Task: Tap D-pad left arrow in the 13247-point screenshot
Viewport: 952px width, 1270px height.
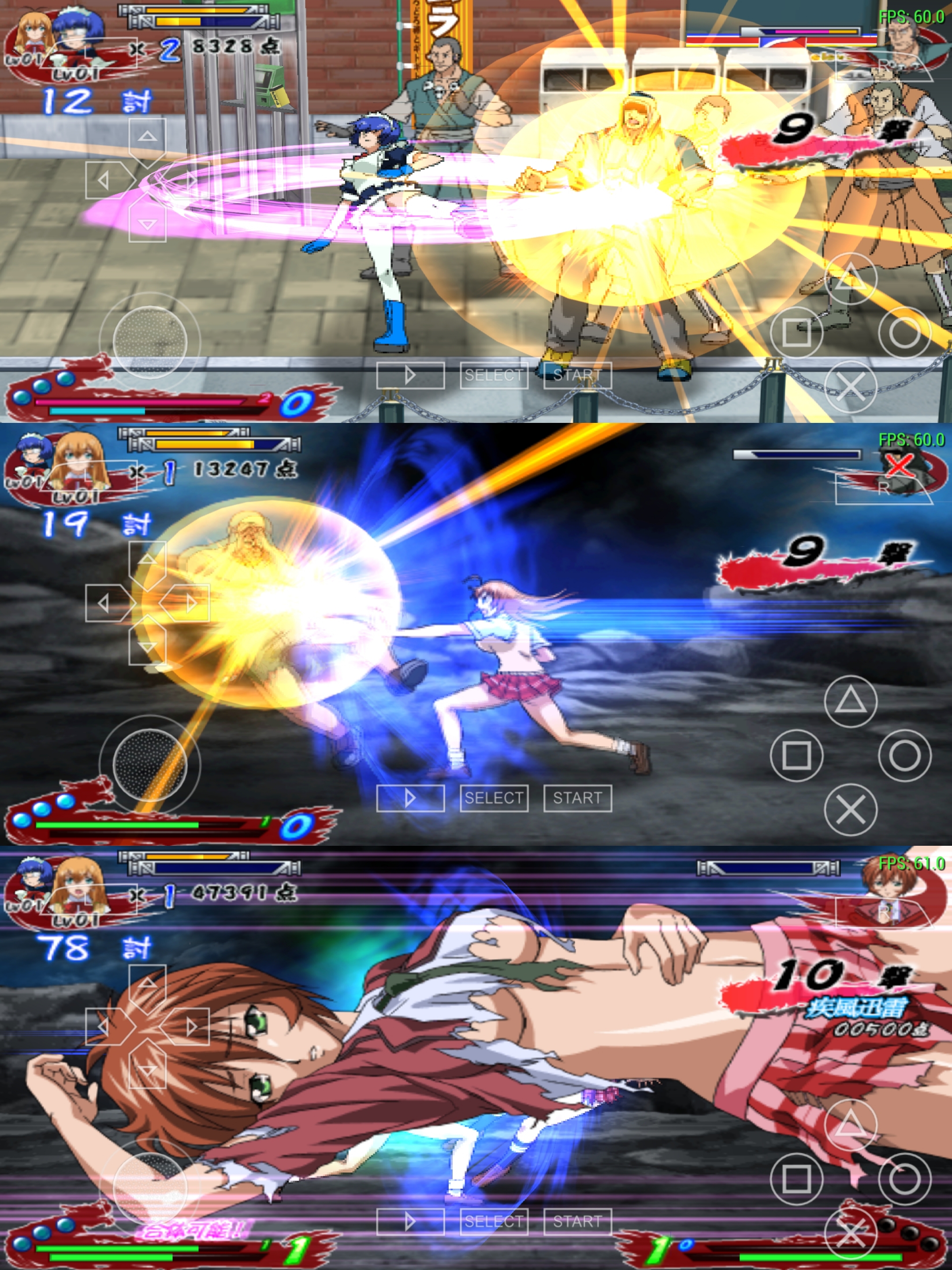Action: (x=104, y=603)
